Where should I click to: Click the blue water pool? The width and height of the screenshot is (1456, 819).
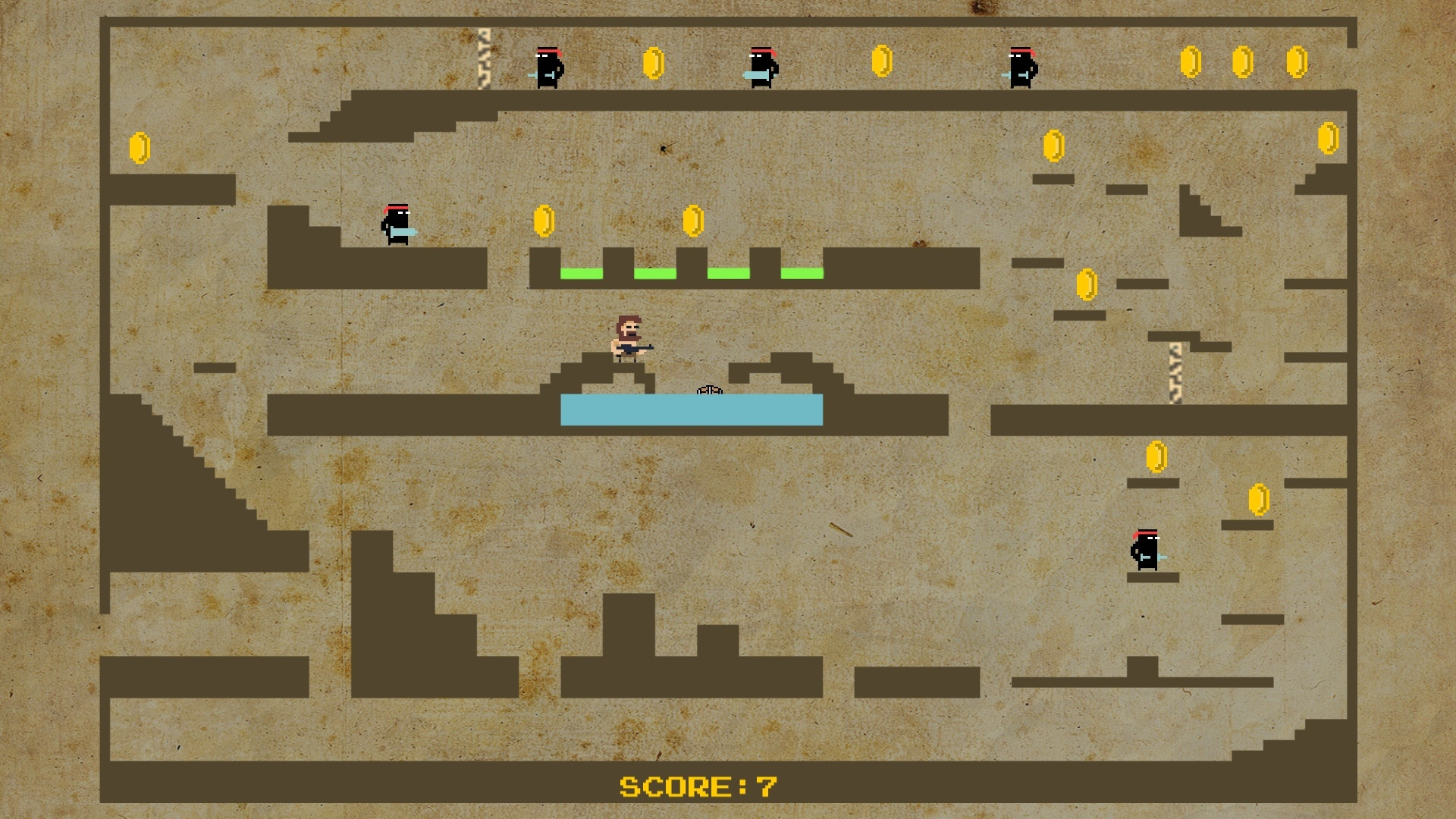point(690,409)
